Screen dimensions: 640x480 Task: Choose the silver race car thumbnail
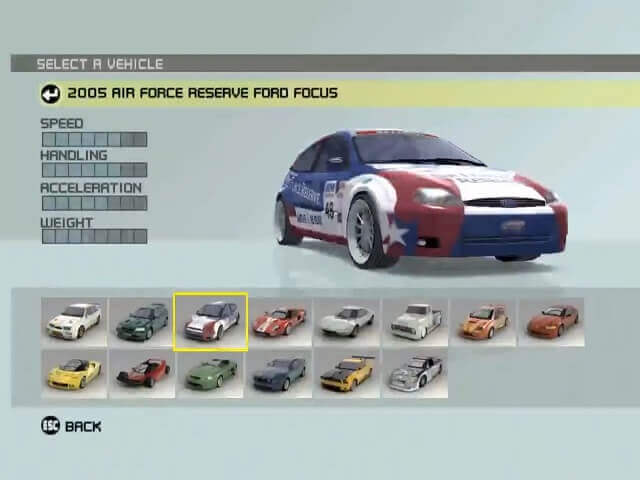point(415,372)
